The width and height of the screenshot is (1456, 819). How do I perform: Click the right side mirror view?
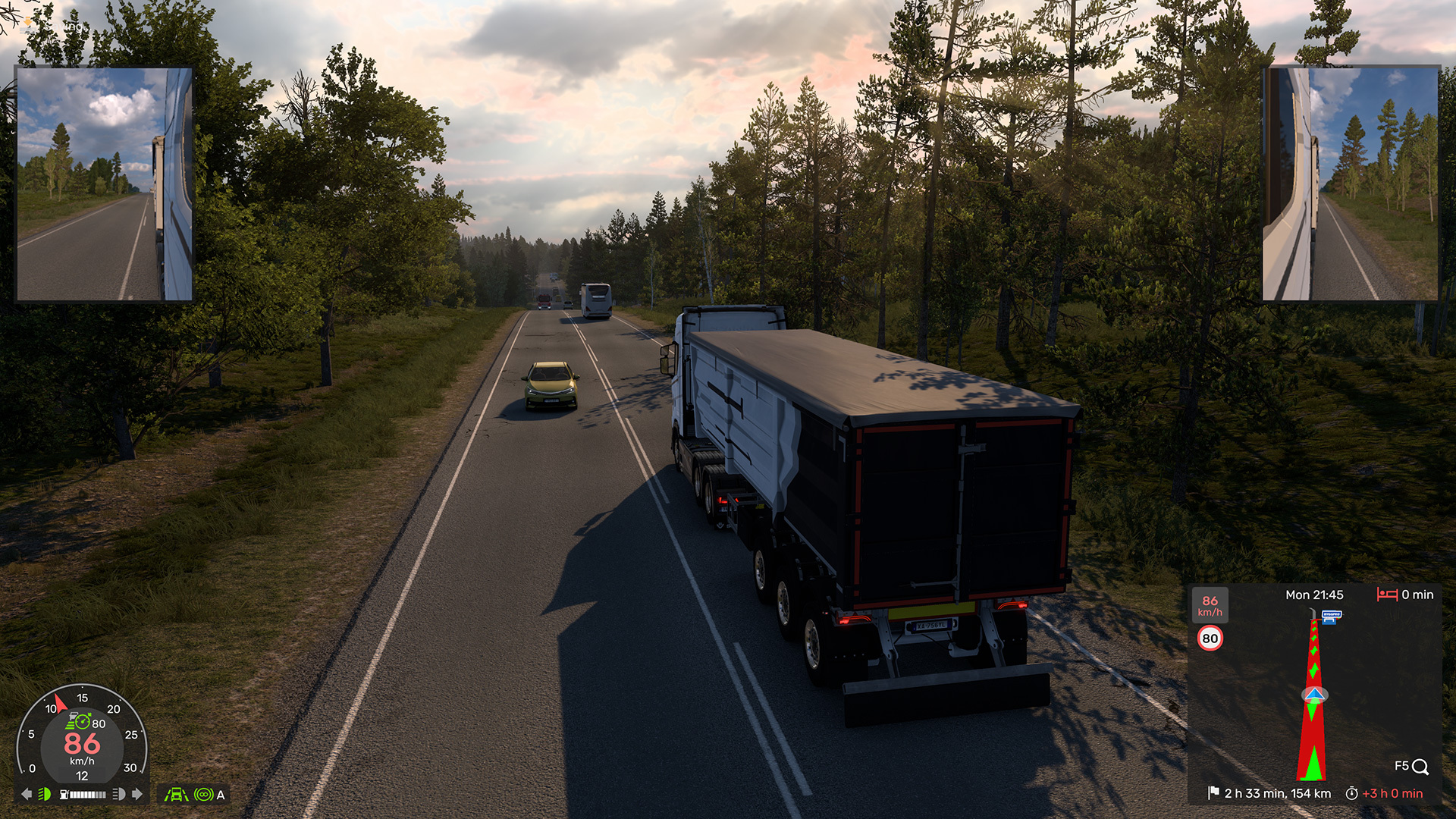(1350, 184)
